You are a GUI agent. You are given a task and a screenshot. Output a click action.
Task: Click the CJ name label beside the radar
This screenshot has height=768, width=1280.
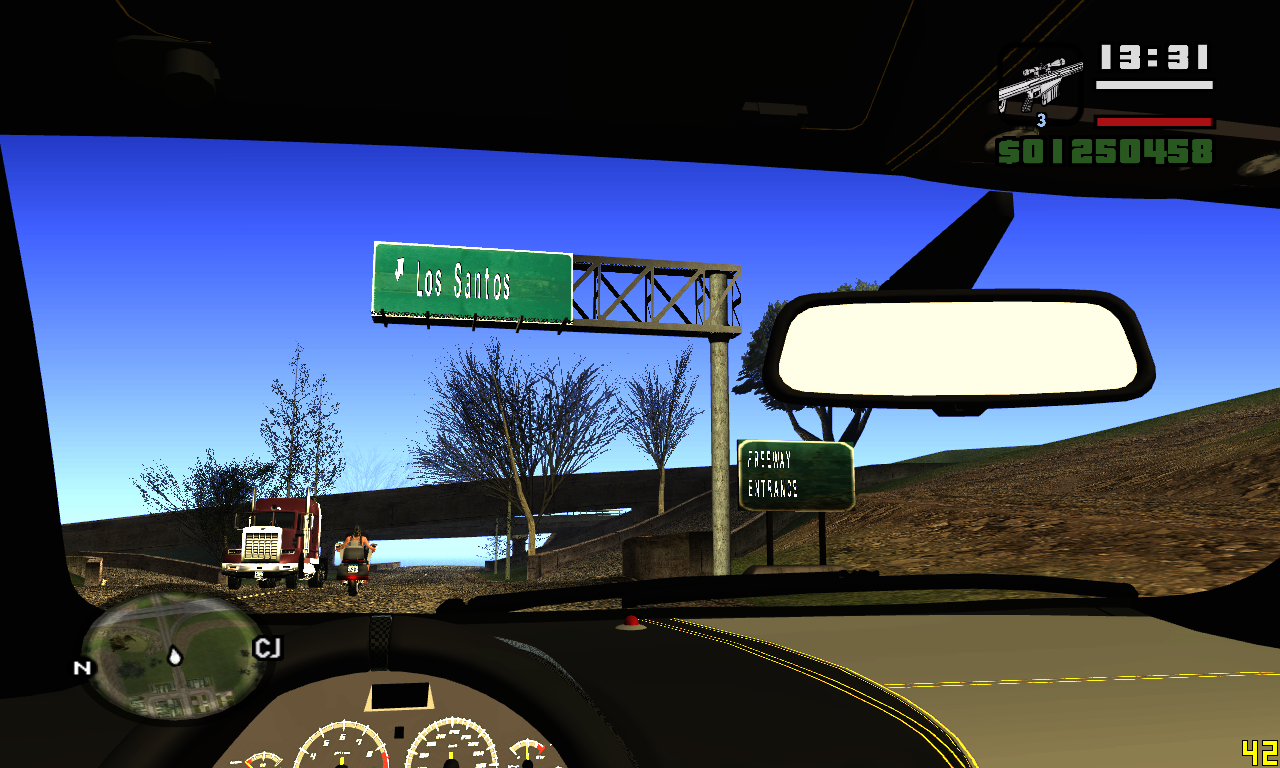pyautogui.click(x=265, y=646)
